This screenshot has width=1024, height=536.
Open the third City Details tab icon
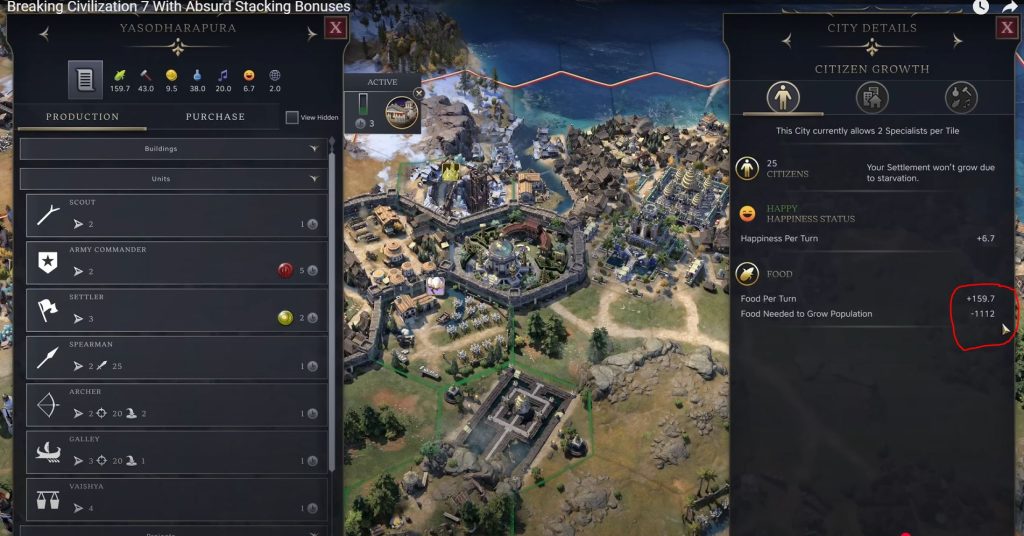(x=961, y=97)
